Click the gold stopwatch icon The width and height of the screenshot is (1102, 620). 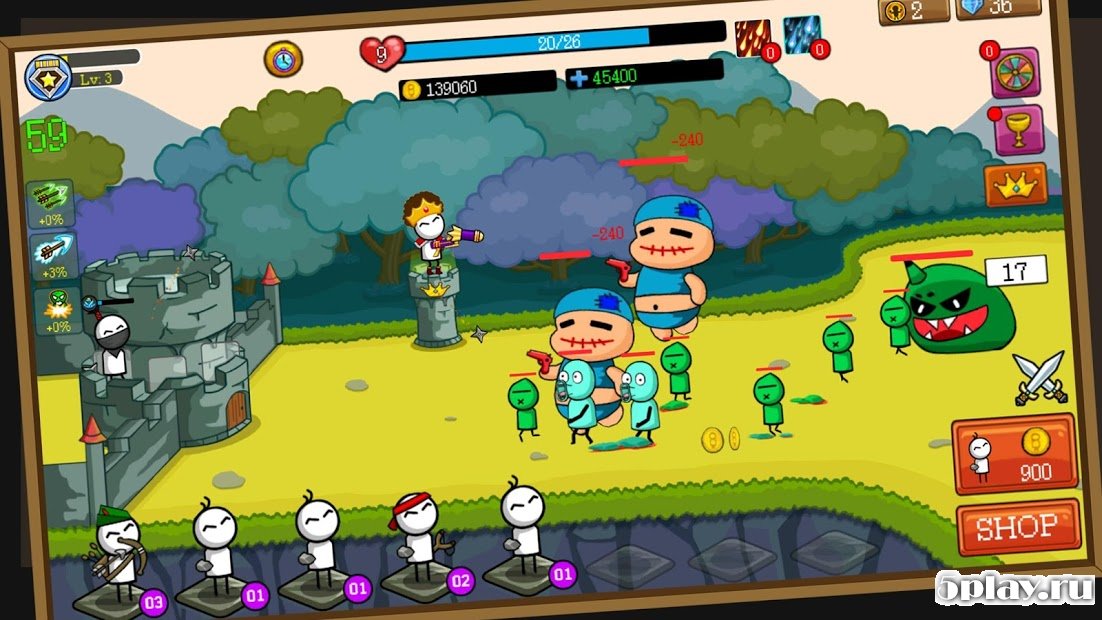pos(283,58)
